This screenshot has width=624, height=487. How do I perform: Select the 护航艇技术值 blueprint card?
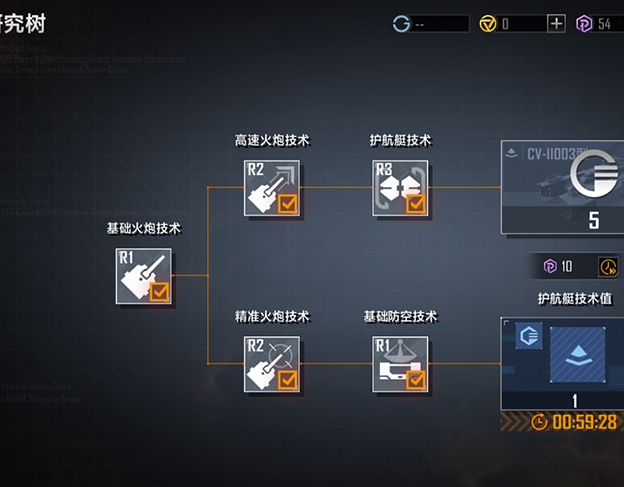(x=564, y=364)
